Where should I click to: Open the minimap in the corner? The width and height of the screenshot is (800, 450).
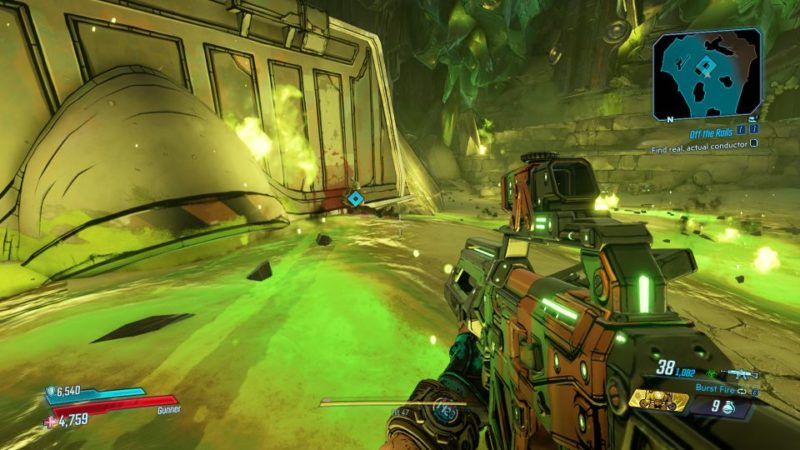(708, 72)
